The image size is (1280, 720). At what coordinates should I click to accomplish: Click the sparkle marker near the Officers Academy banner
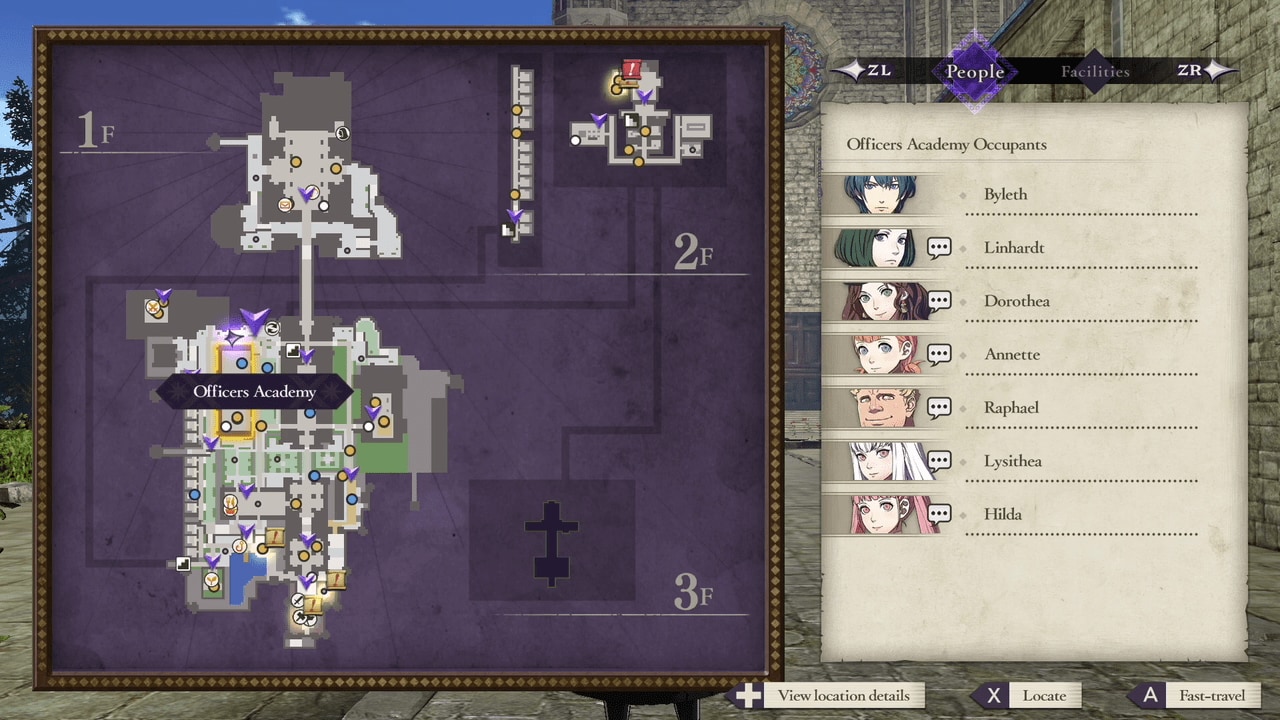tap(232, 337)
